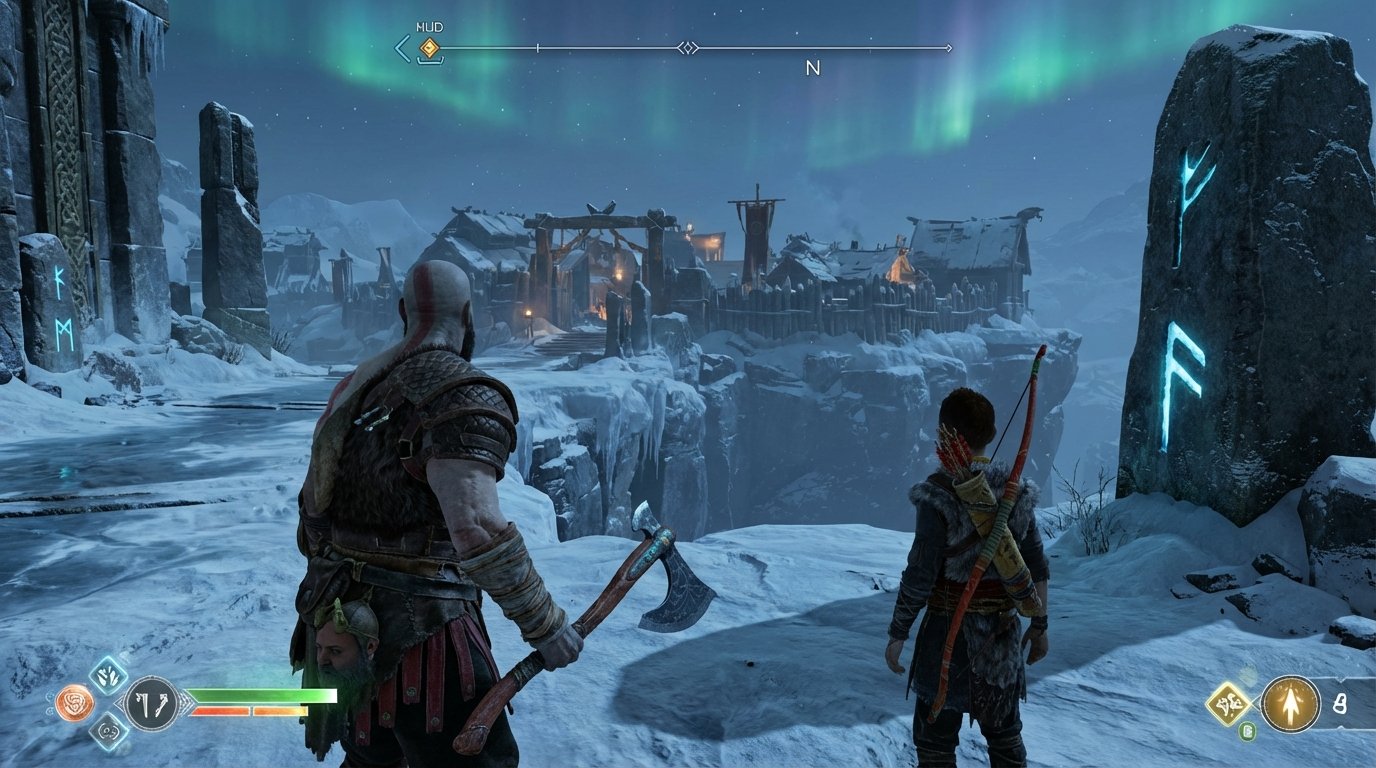Select the Leviathan Axe weapon medallion
Viewport: 1376px width, 768px height.
tap(151, 700)
